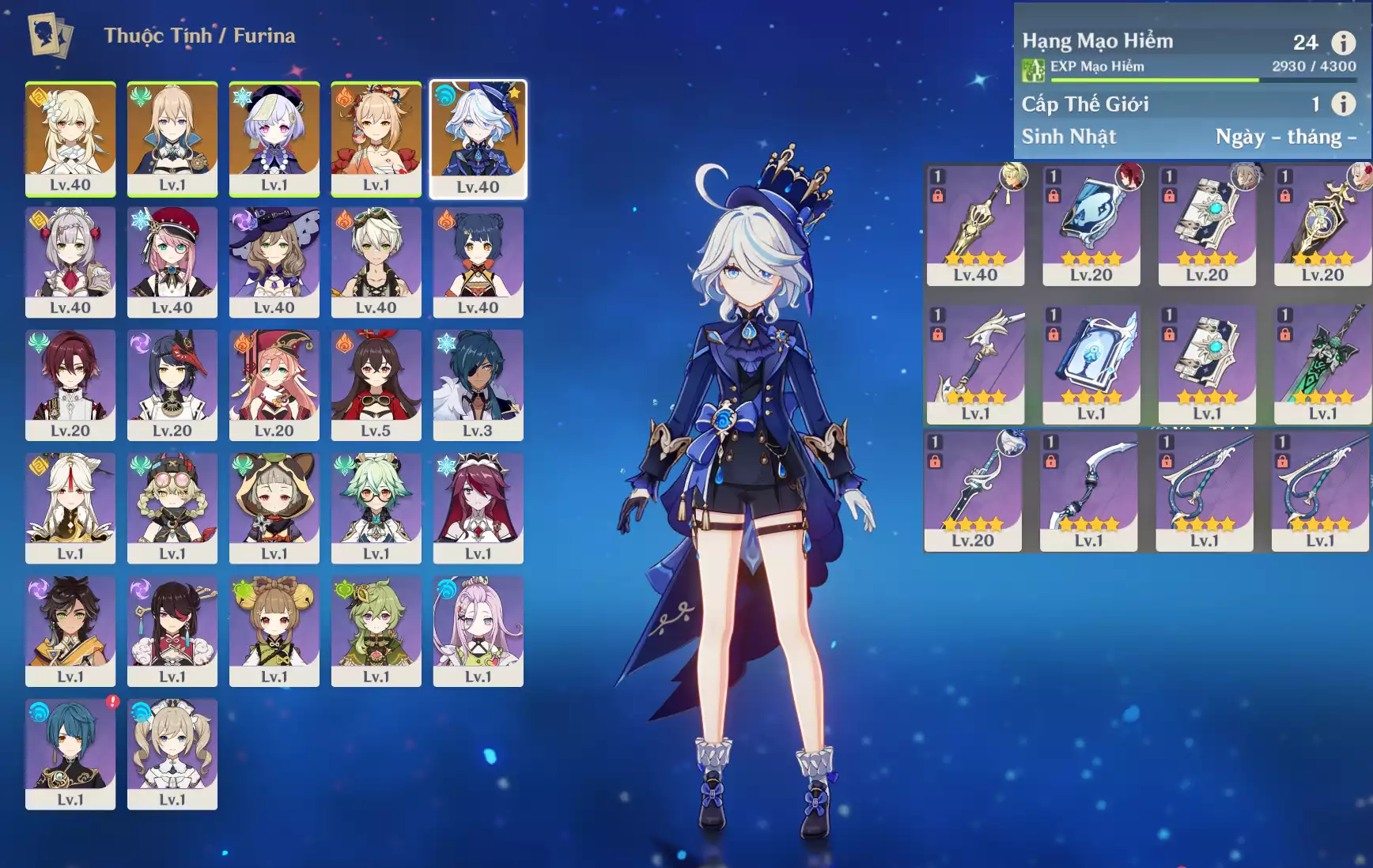Pick Xiangling's Lv.40 card
Image resolution: width=1373 pixels, height=868 pixels.
[478, 262]
